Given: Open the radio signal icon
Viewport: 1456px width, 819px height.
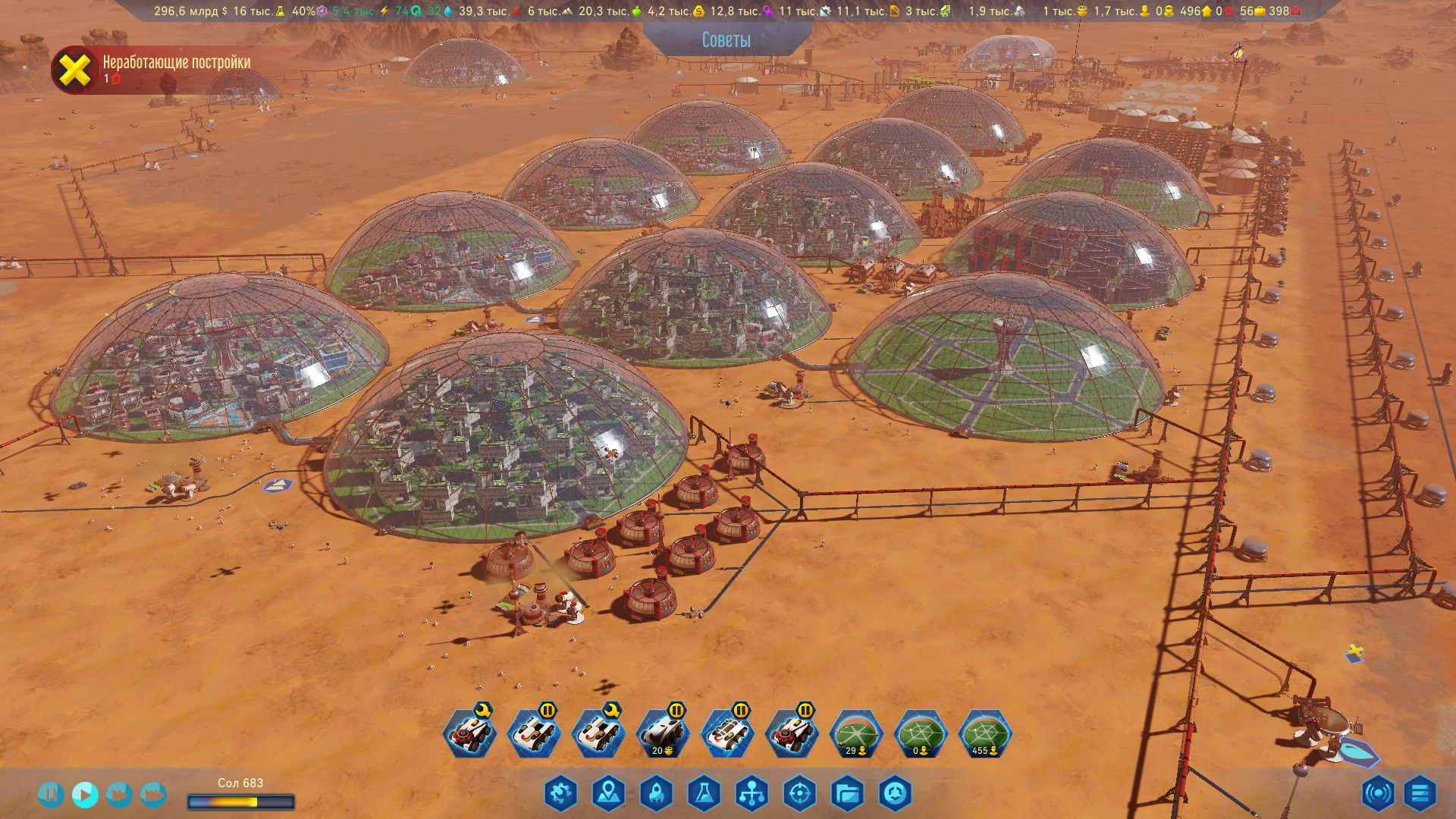Looking at the screenshot, I should click(1377, 794).
